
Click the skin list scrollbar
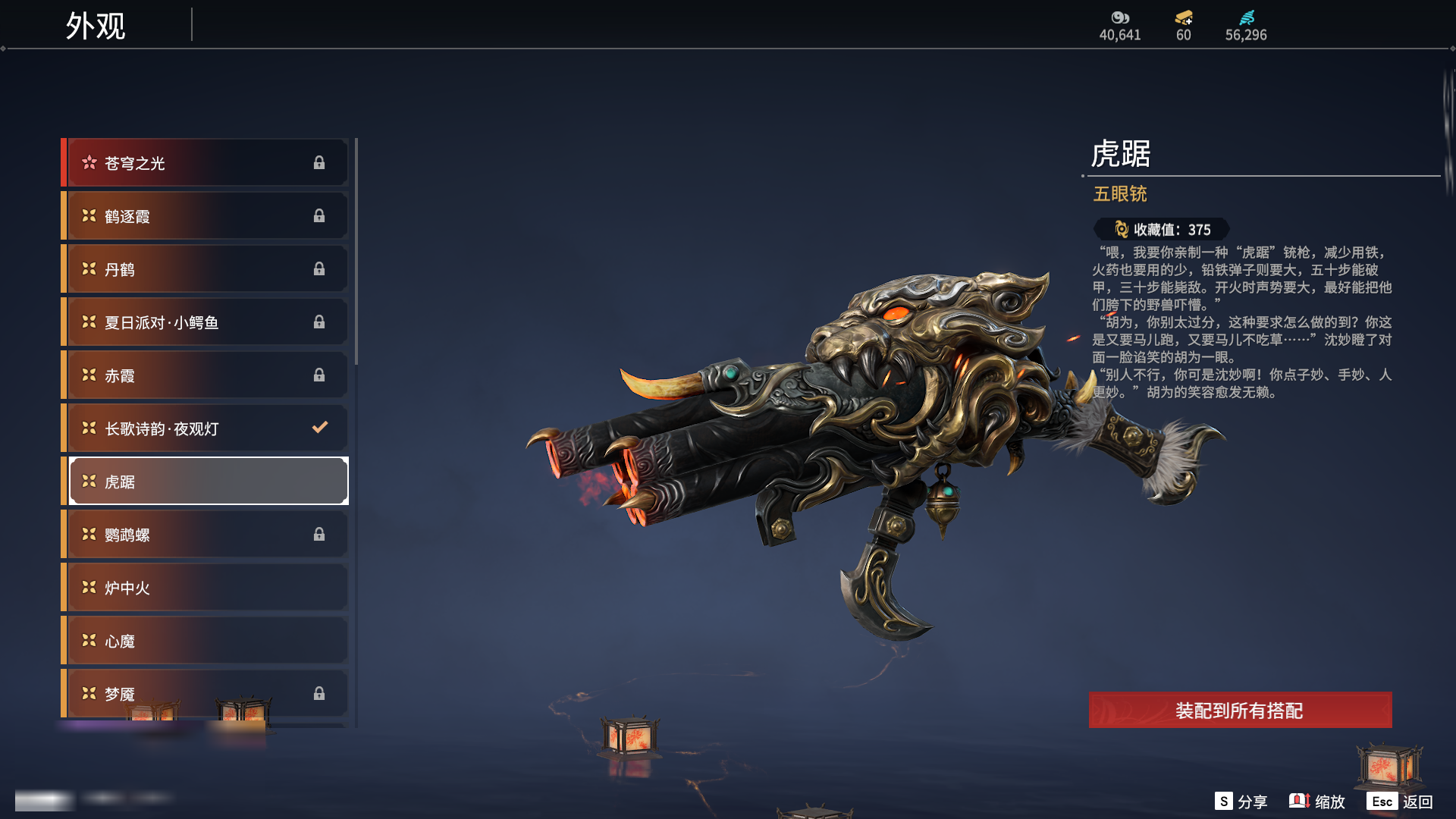click(356, 251)
